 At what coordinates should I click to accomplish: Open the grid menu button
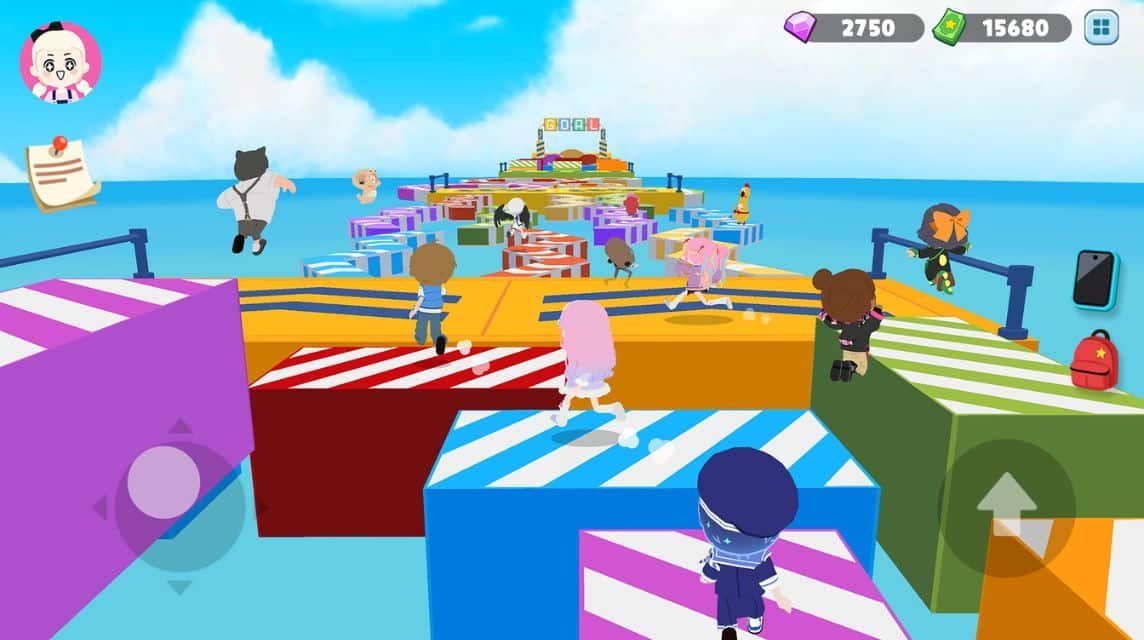tap(1100, 28)
